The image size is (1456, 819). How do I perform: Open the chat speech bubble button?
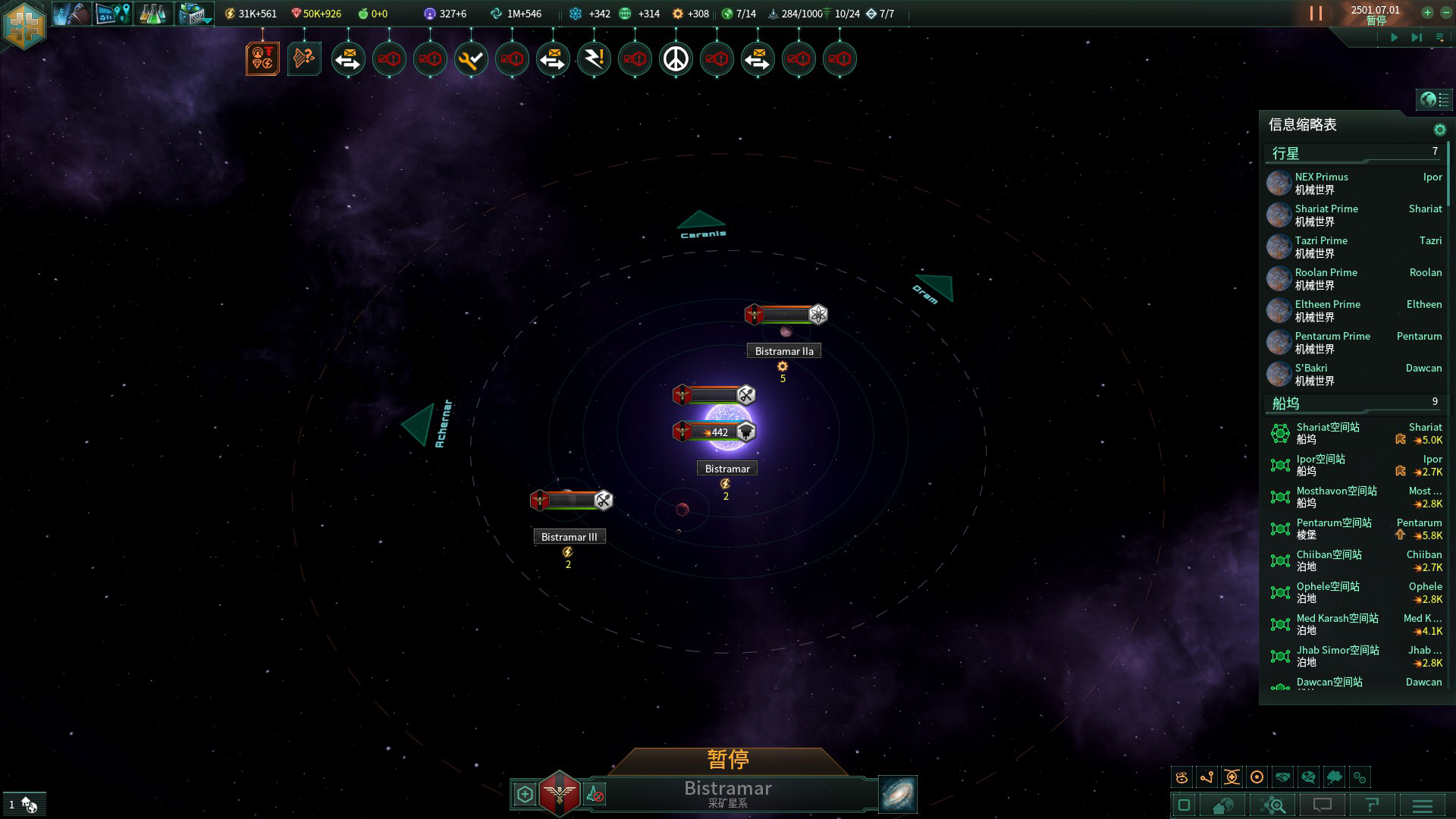[1323, 805]
